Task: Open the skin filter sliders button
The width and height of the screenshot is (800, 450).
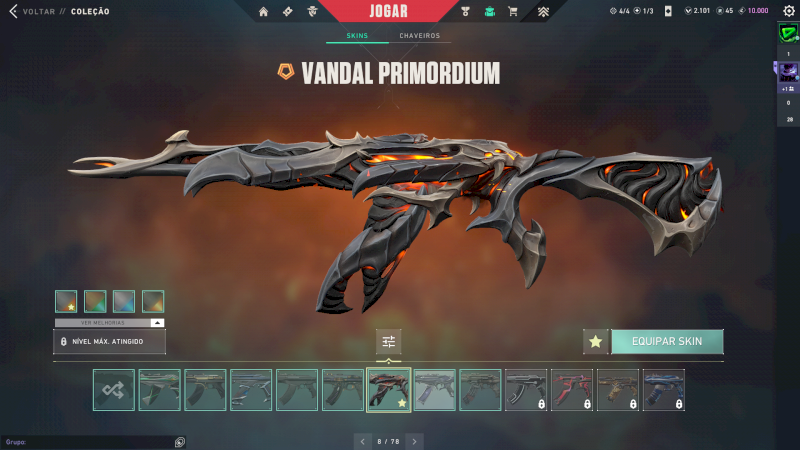Action: coord(389,342)
